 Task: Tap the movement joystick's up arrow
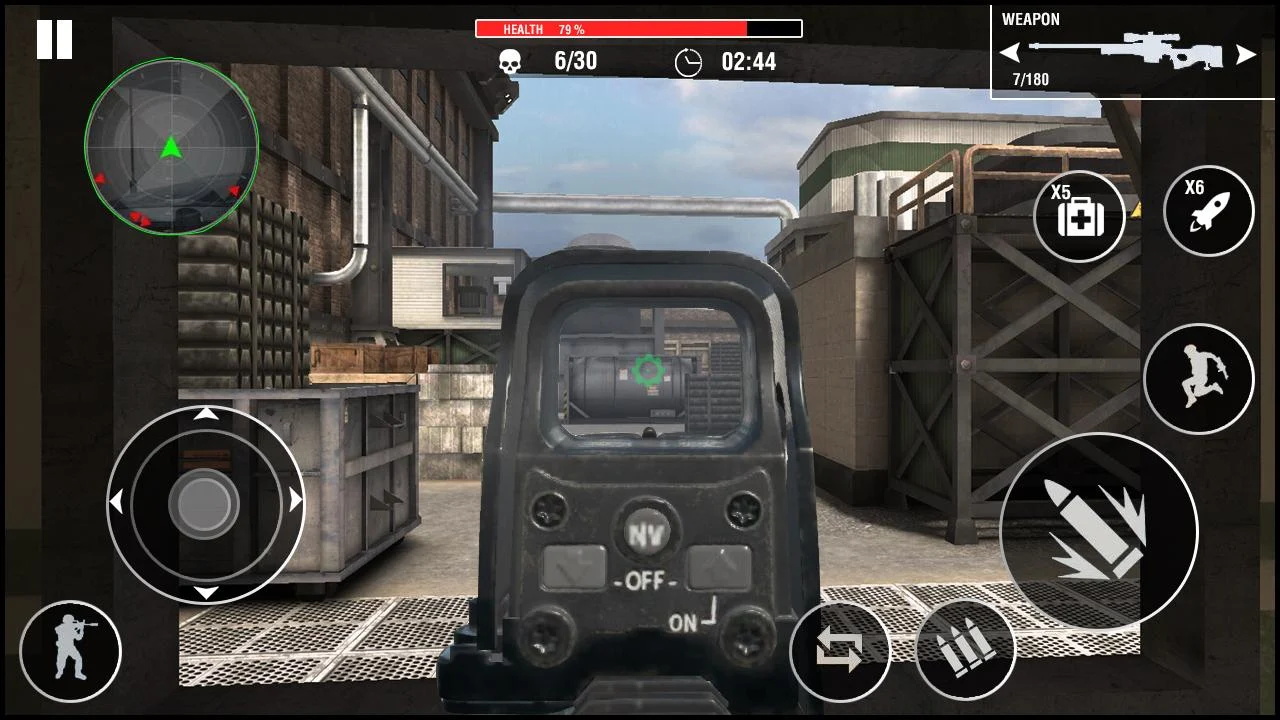click(x=205, y=413)
